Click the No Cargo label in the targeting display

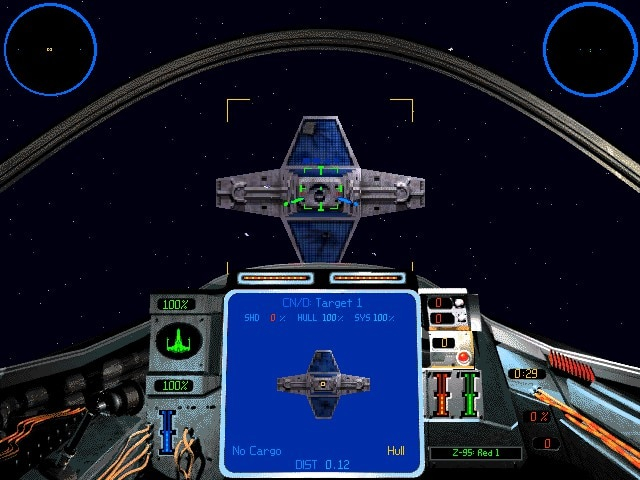pos(255,451)
